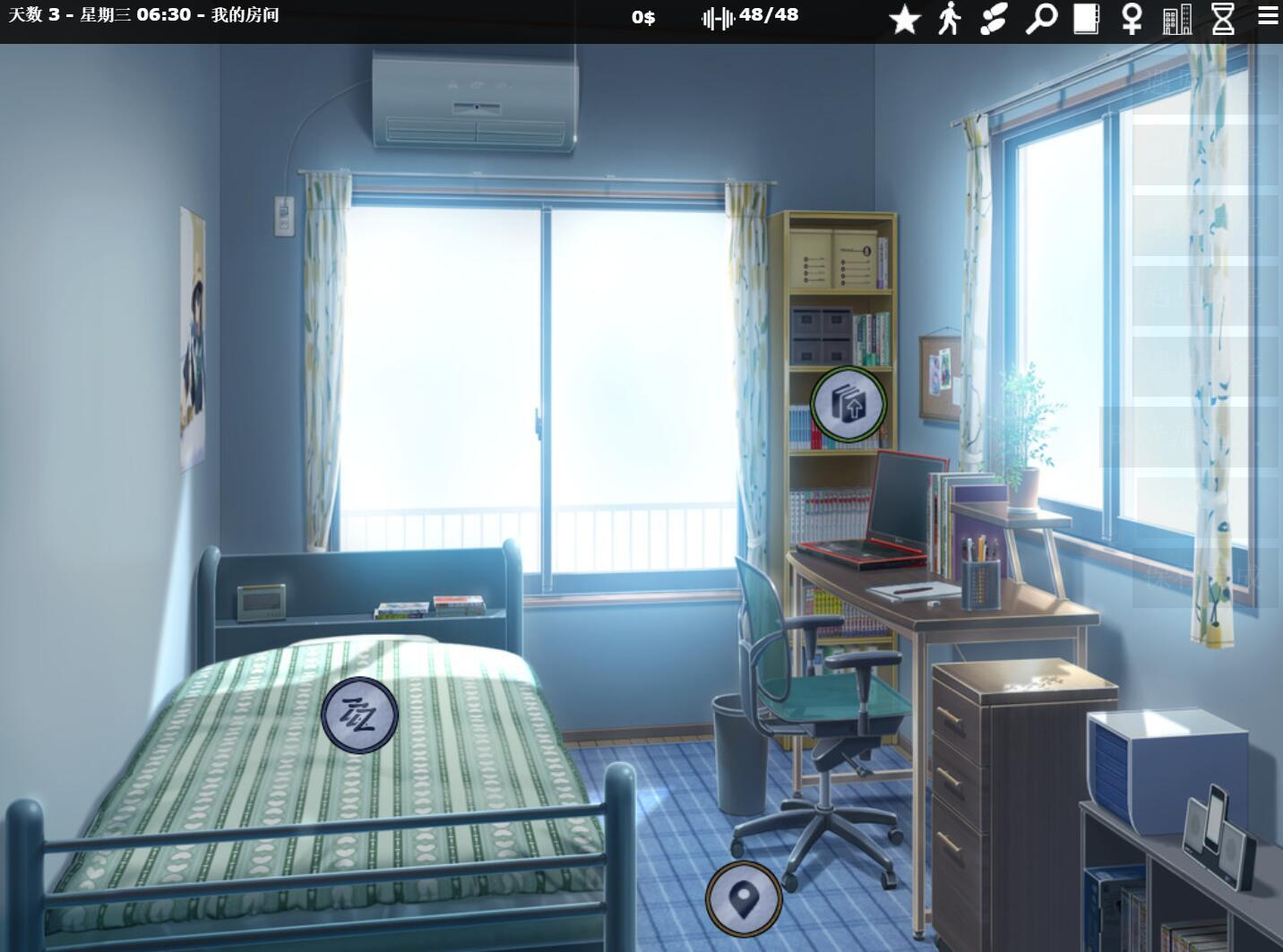Viewport: 1283px width, 952px height.
Task: Click the hourglass to pass time
Action: pyautogui.click(x=1222, y=18)
